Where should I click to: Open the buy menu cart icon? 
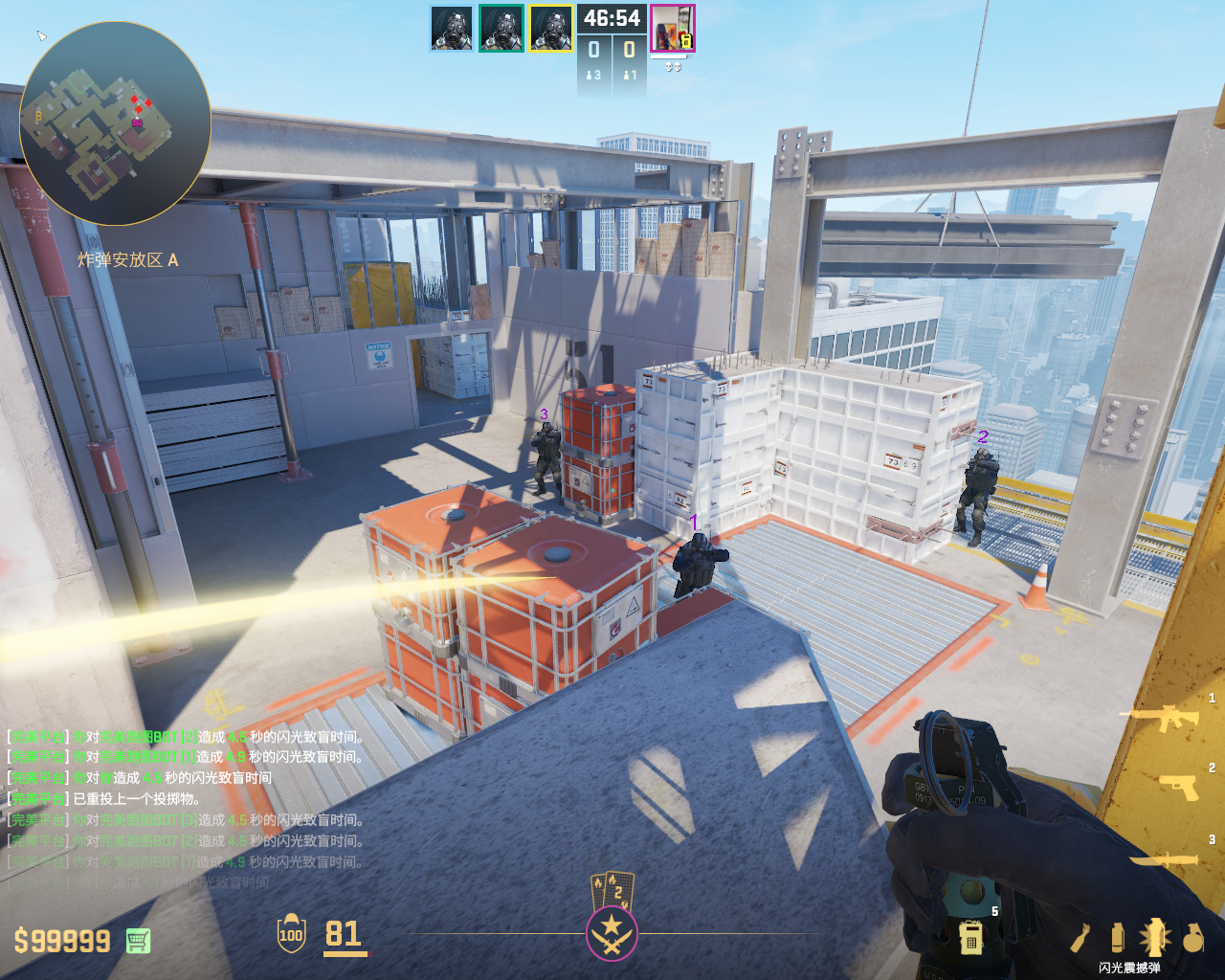138,941
